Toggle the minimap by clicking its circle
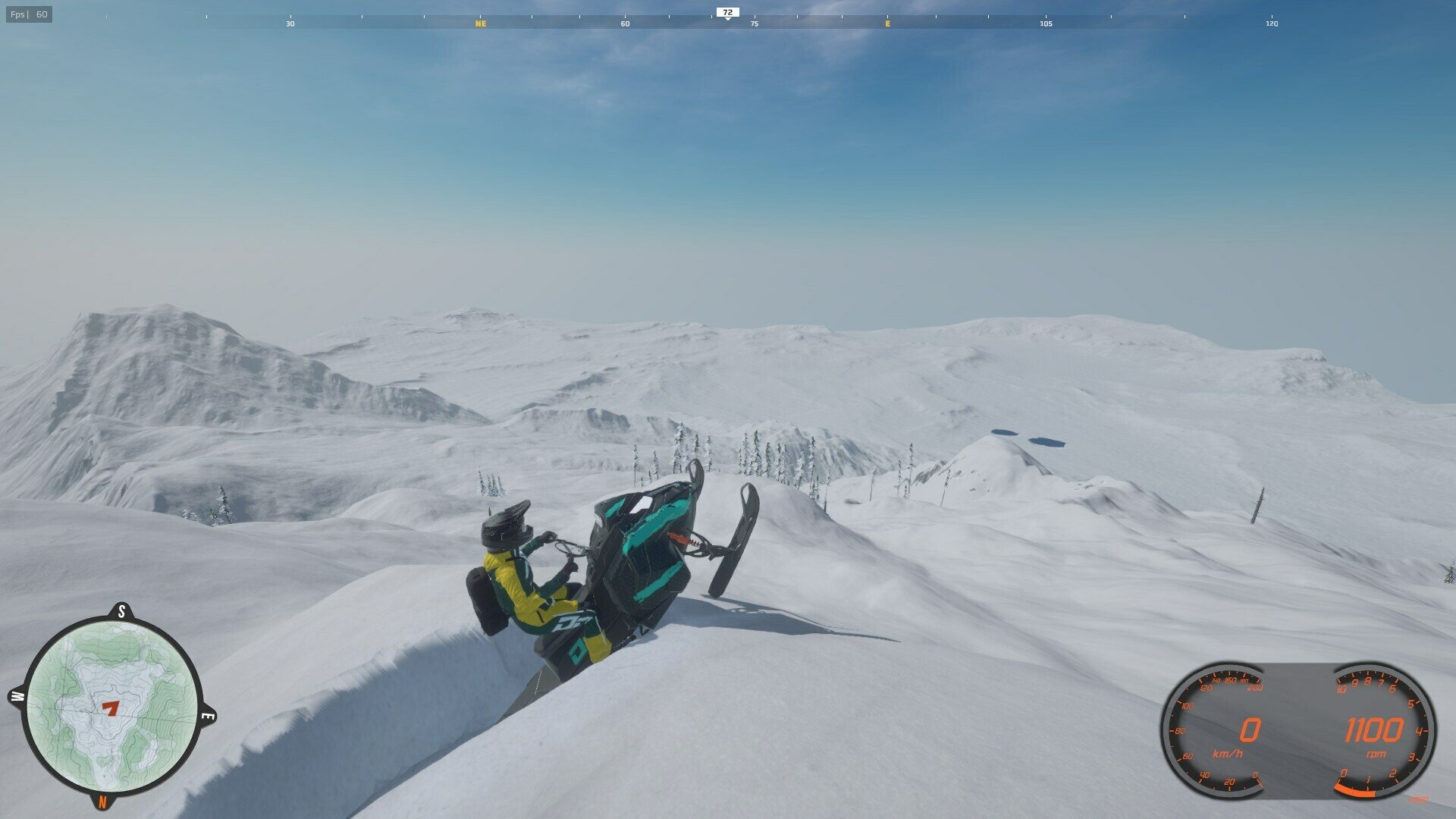The image size is (1456, 819). (112, 705)
